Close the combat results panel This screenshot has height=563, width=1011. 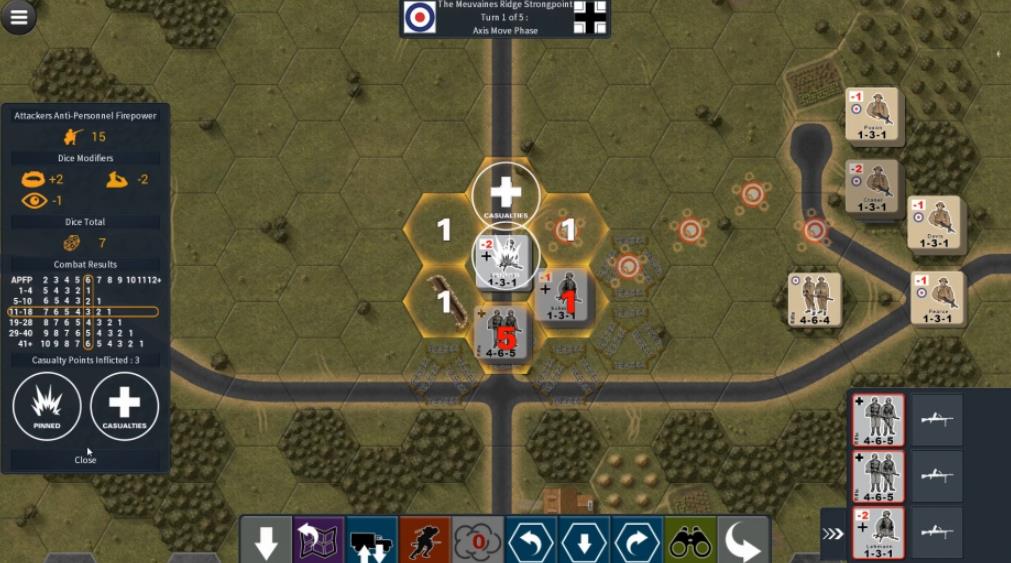[85, 460]
